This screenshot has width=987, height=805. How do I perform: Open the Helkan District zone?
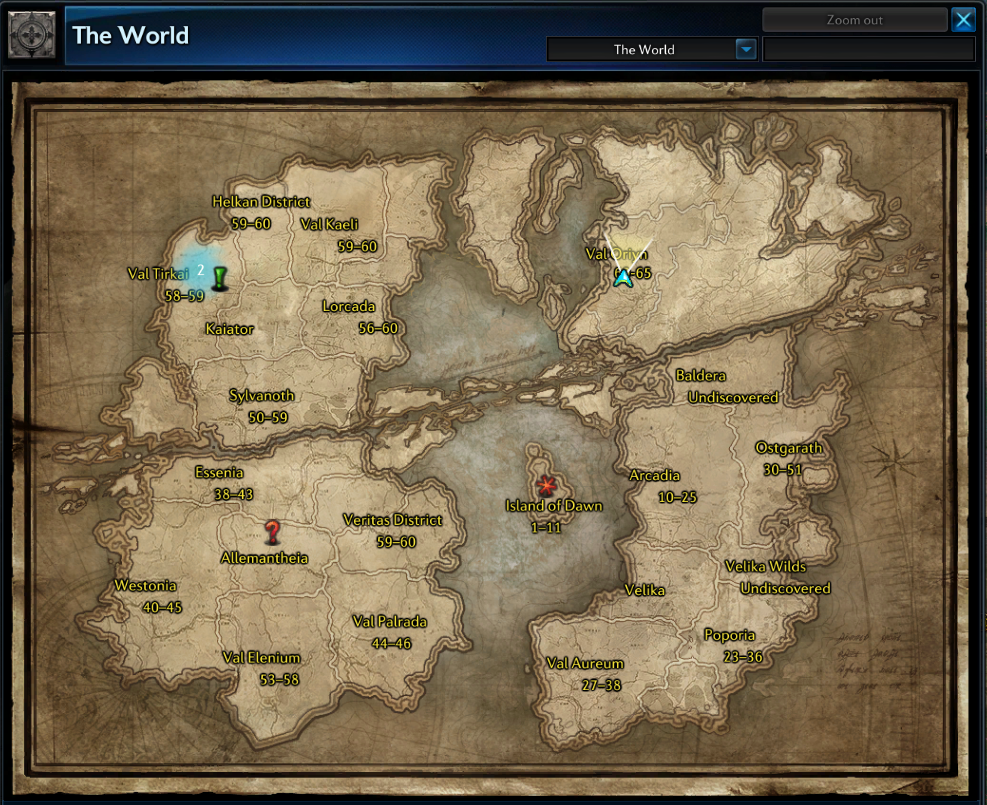click(261, 202)
